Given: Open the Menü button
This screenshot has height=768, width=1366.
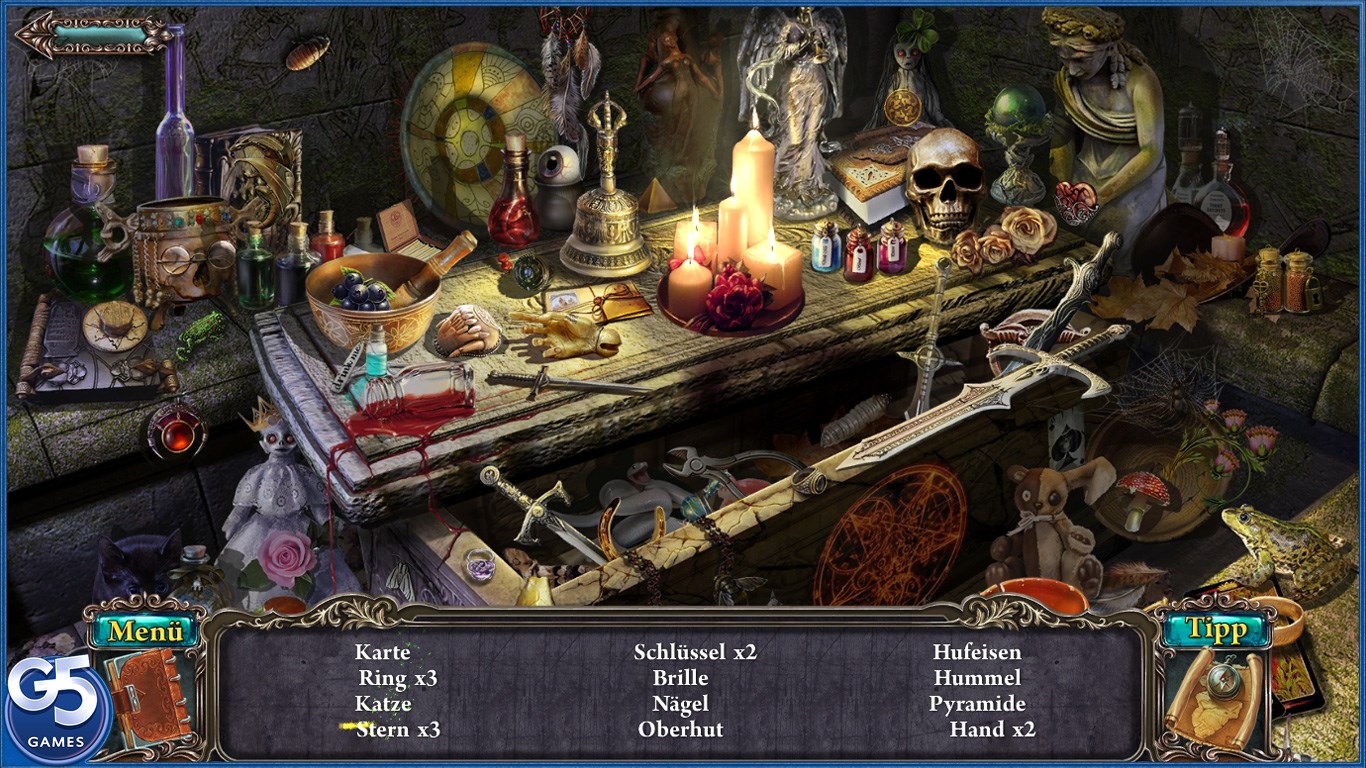Looking at the screenshot, I should [145, 630].
